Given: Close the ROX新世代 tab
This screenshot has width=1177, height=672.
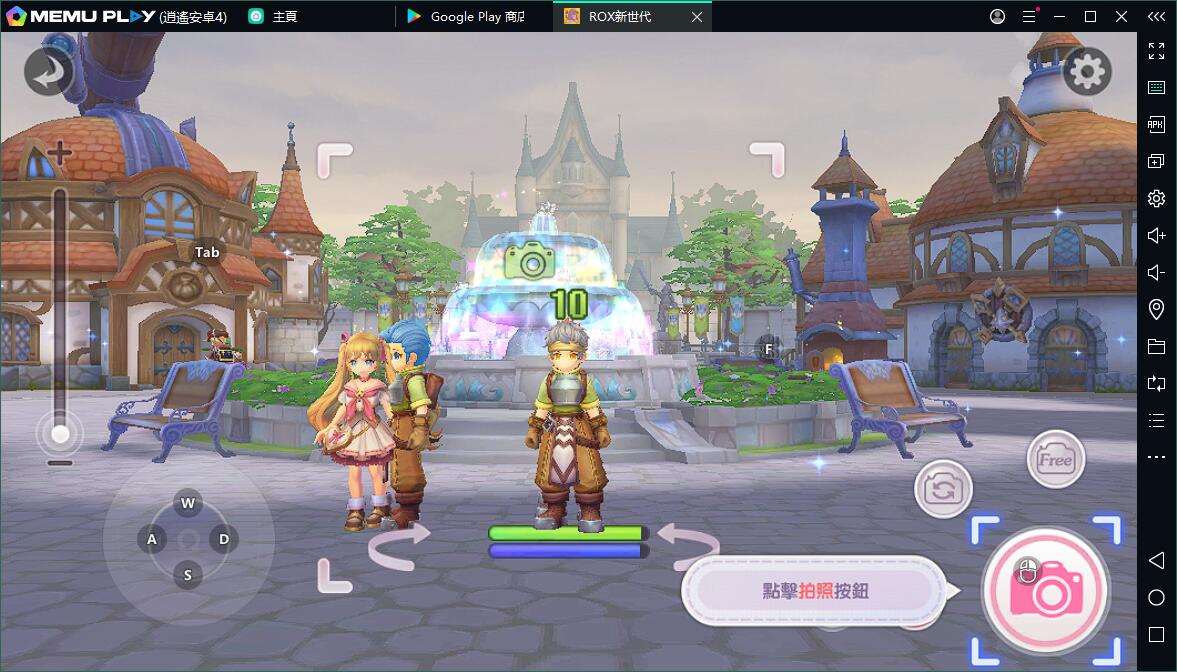Looking at the screenshot, I should point(697,17).
